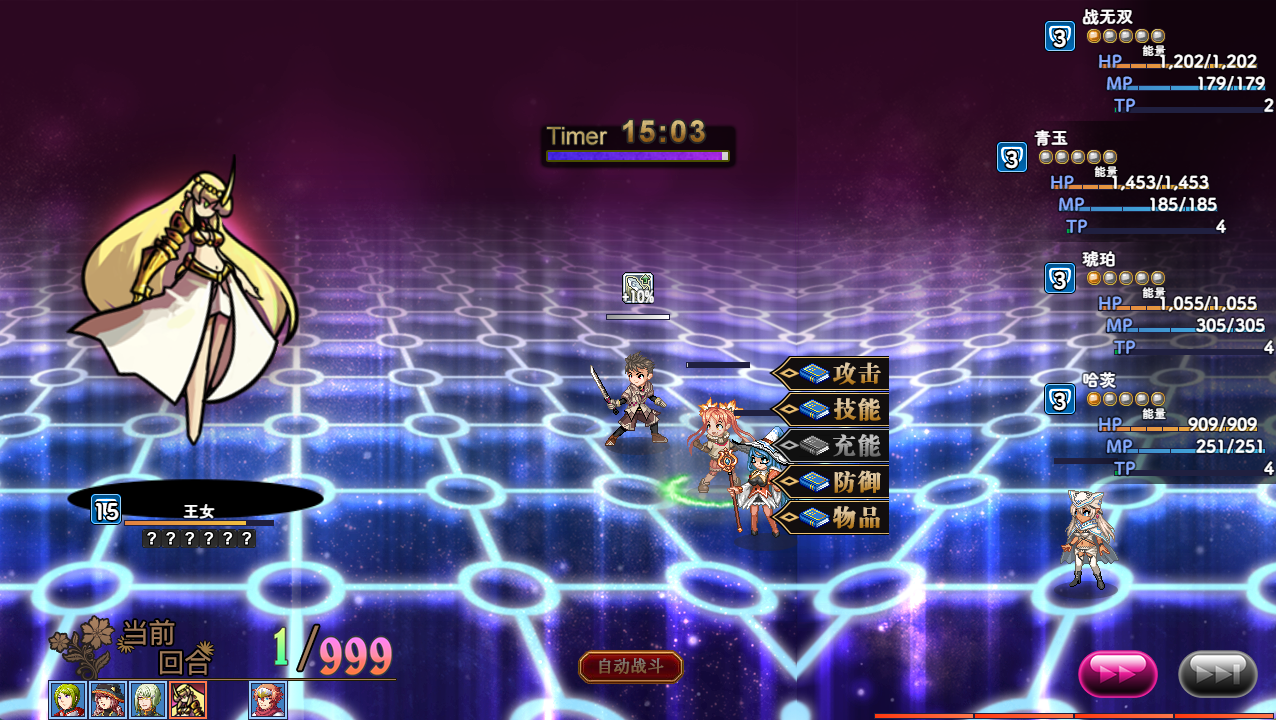1276x720 pixels.
Task: Select the red-haired portrait in turn order
Action: (x=268, y=700)
